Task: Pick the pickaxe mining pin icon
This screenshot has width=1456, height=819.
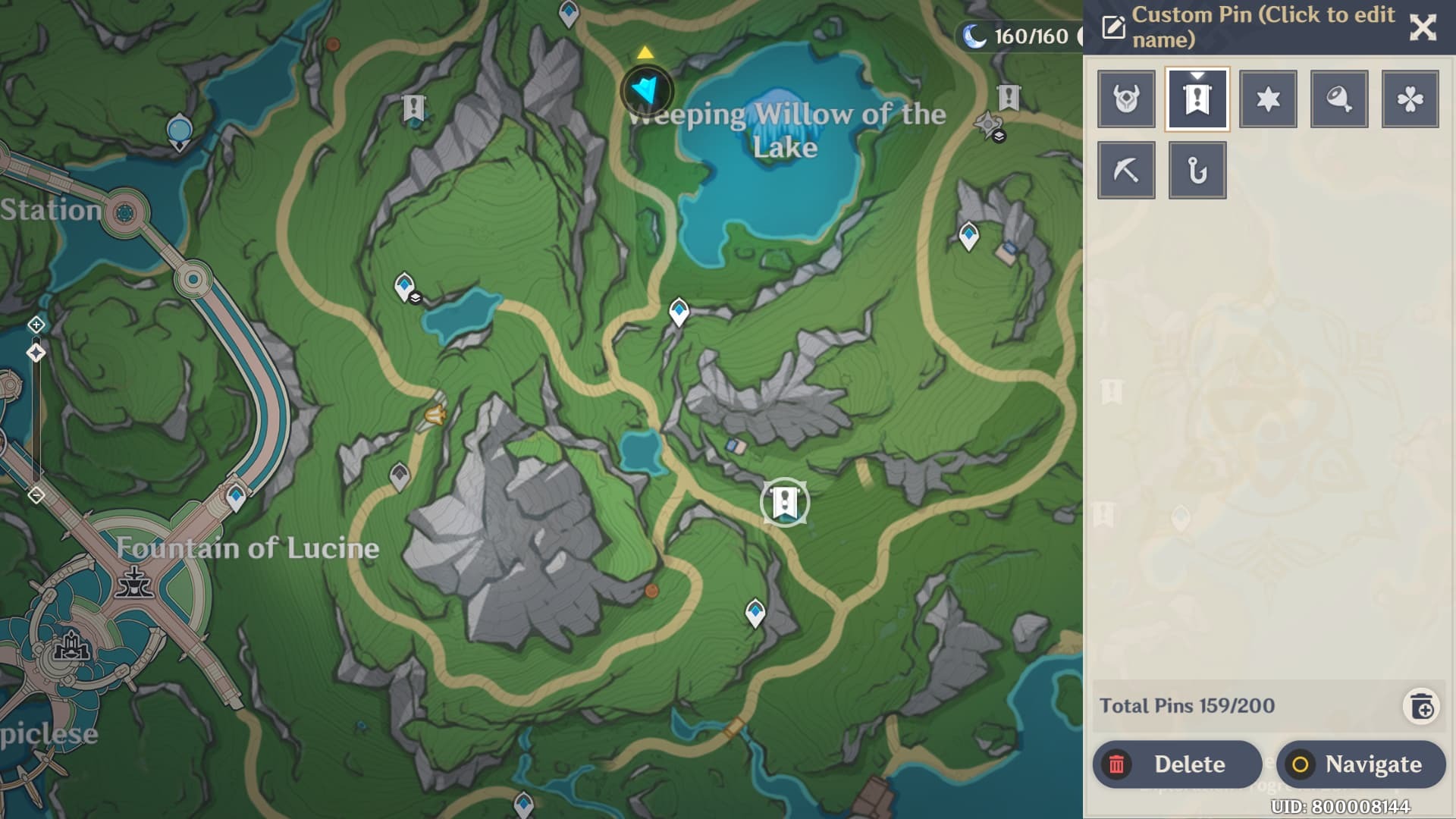Action: click(1126, 171)
